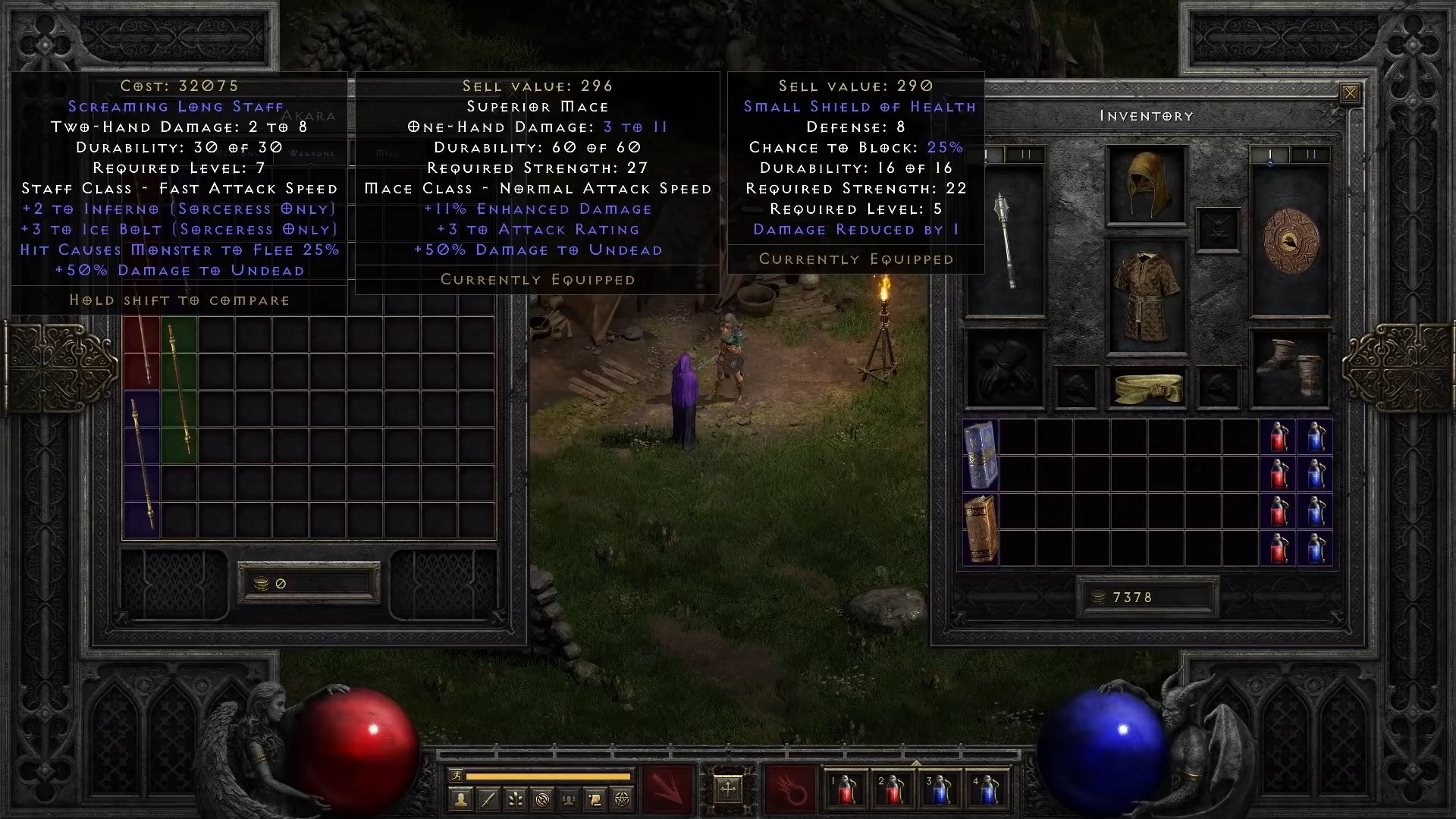The width and height of the screenshot is (1456, 819).
Task: Open the Message Log scroll icon
Action: click(x=594, y=799)
